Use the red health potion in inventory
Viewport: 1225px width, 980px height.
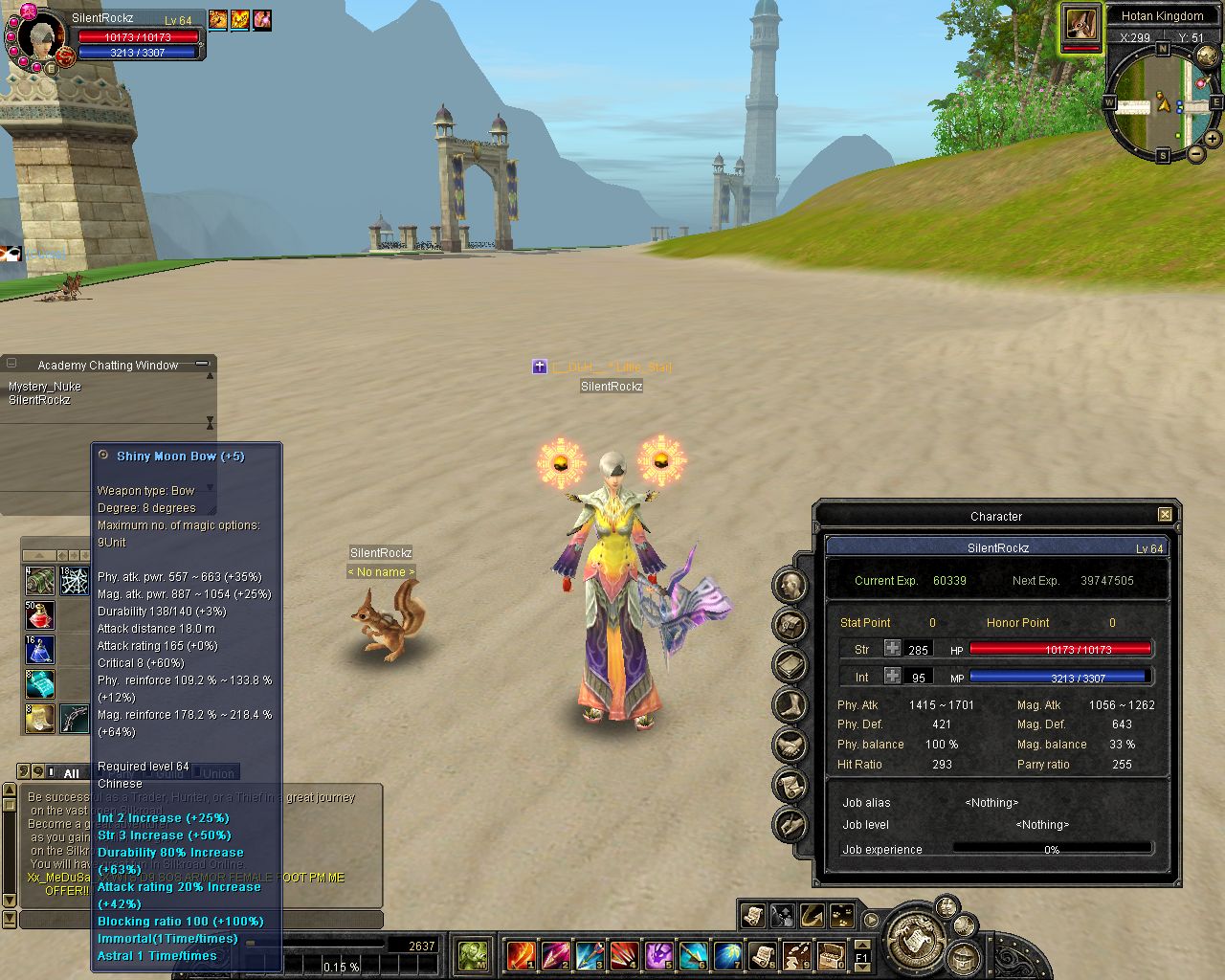pyautogui.click(x=40, y=615)
